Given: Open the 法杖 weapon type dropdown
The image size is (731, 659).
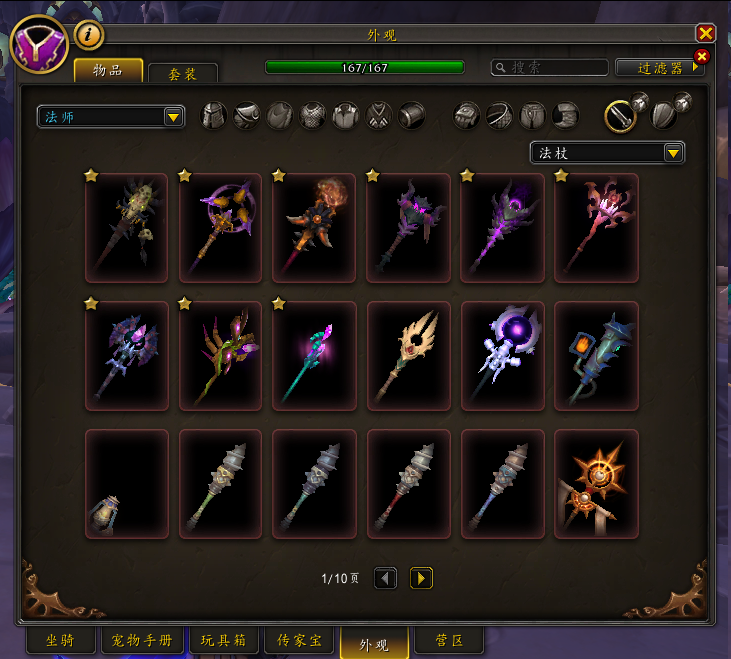Looking at the screenshot, I should (x=606, y=153).
